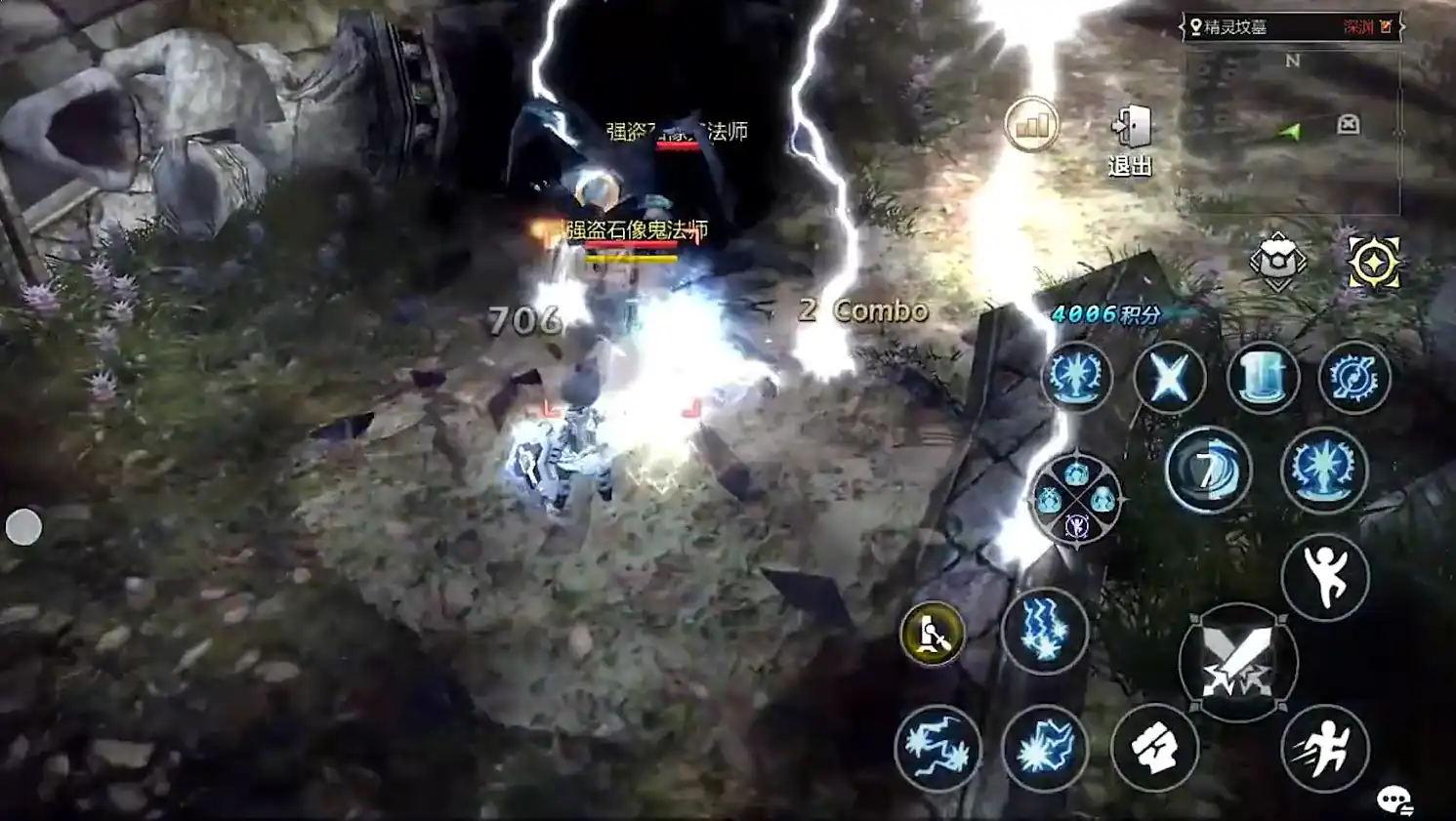This screenshot has width=1456, height=821.
Task: Cast the starburst skill with jagged lightning
Action: 1044,748
